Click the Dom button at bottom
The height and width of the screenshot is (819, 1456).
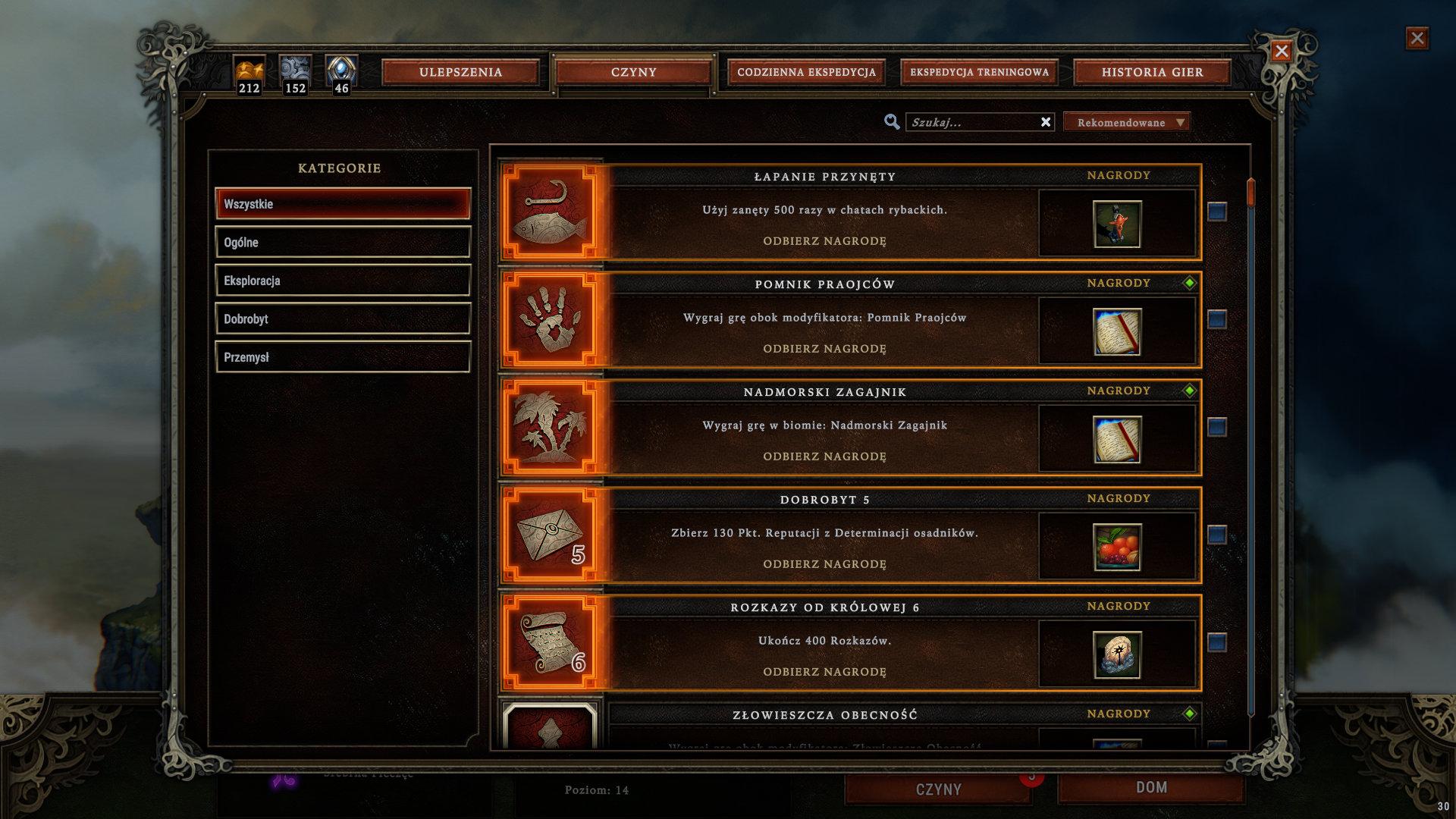(1151, 788)
